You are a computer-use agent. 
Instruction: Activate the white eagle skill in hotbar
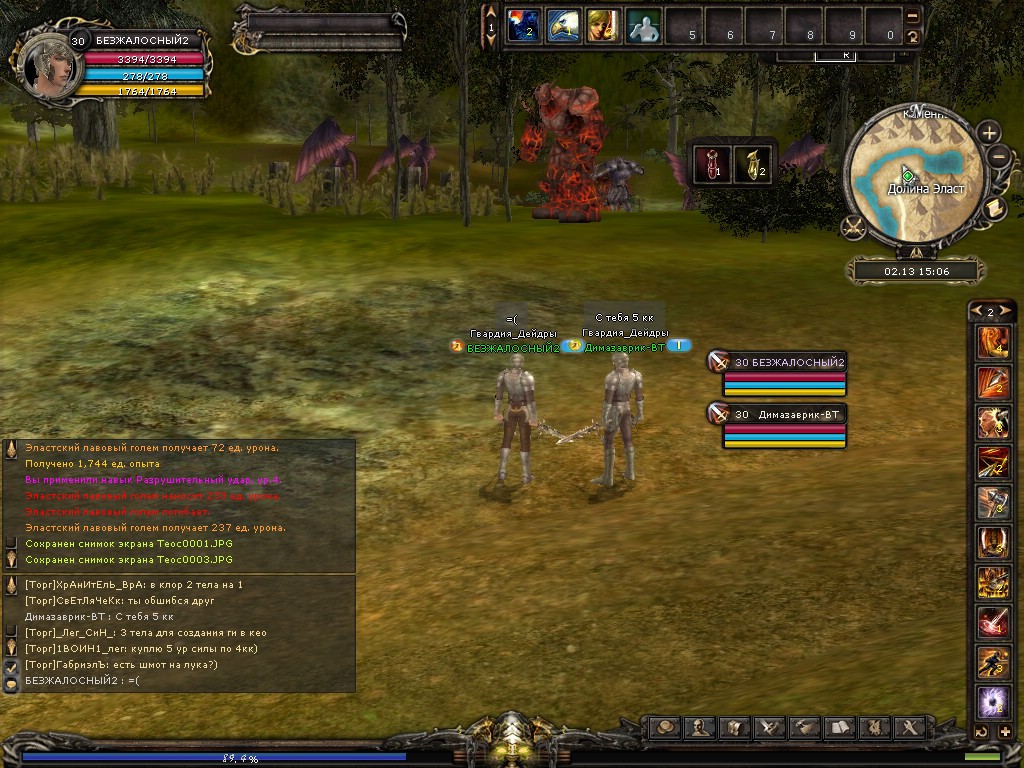tap(562, 25)
